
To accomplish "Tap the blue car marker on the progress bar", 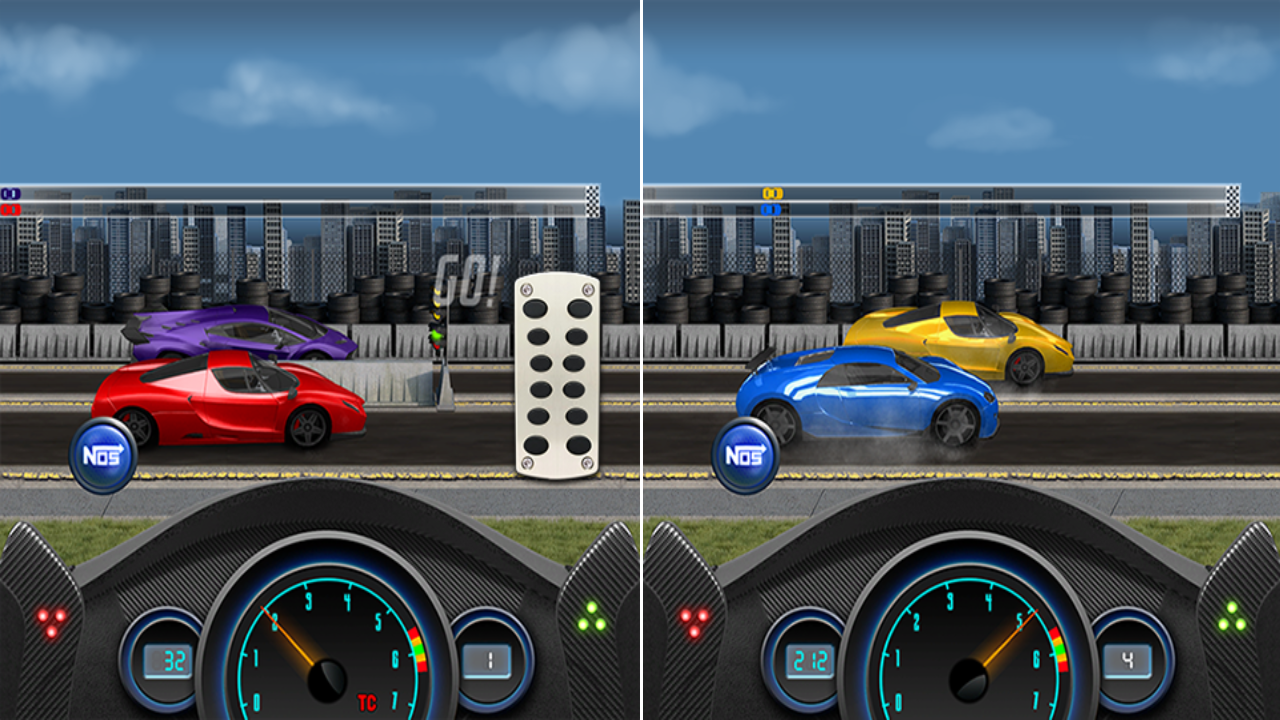I will pos(771,207).
